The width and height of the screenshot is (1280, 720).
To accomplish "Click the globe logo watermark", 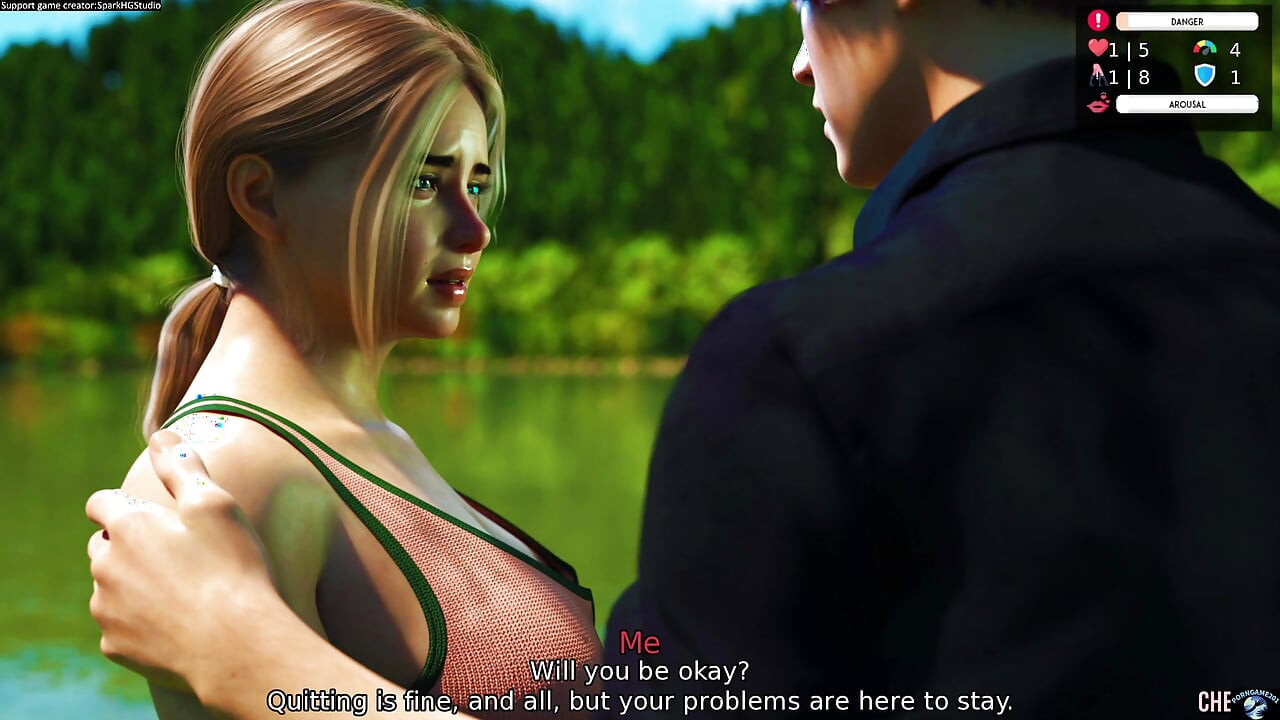I will (1256, 707).
